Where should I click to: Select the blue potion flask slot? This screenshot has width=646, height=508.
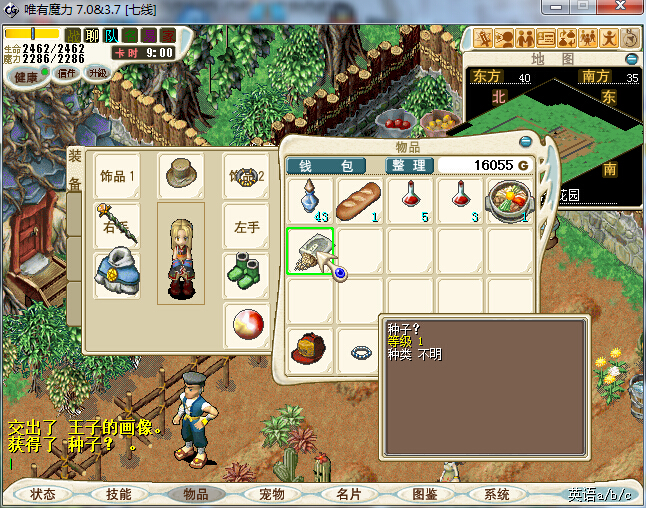311,201
